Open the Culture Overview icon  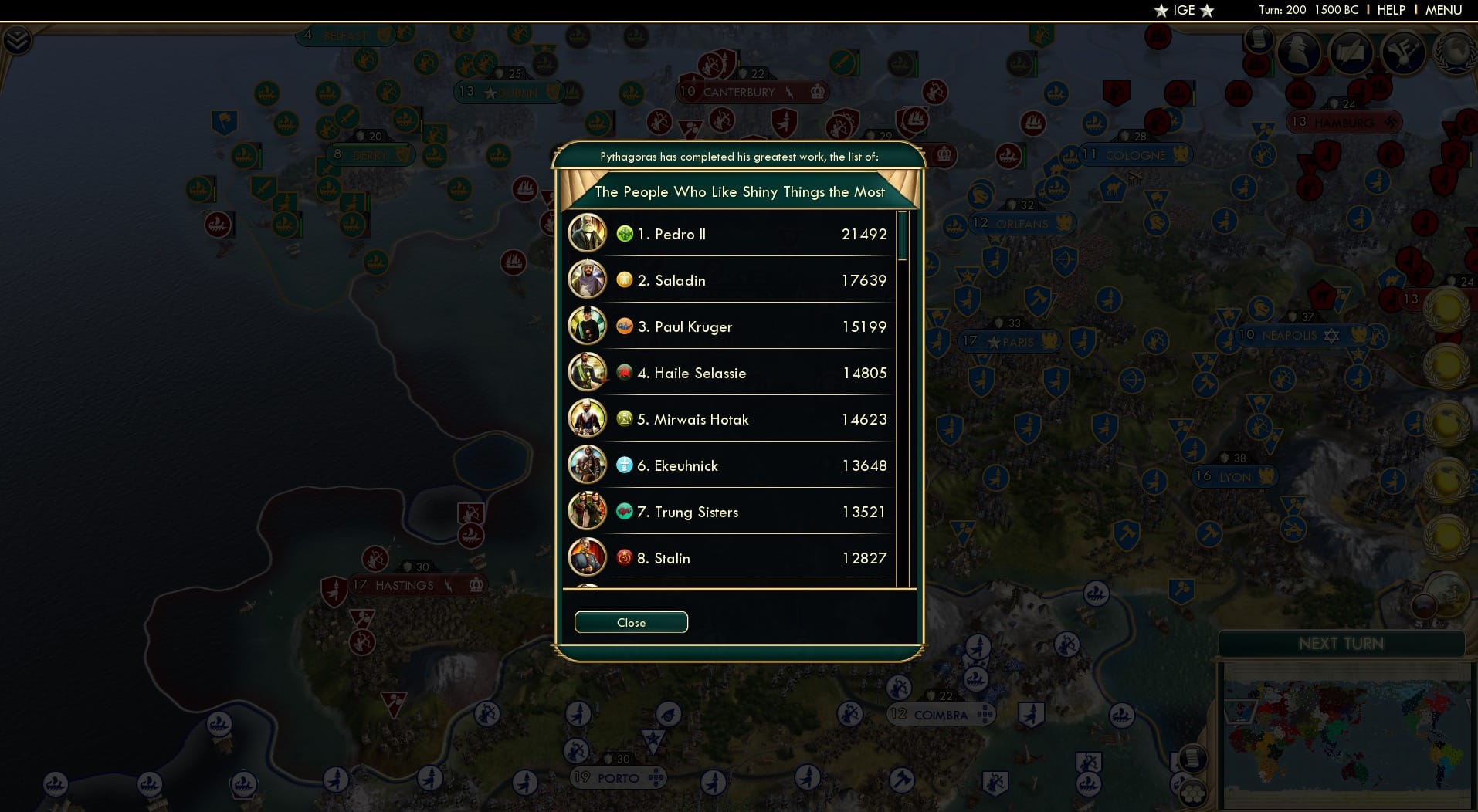coord(1405,52)
